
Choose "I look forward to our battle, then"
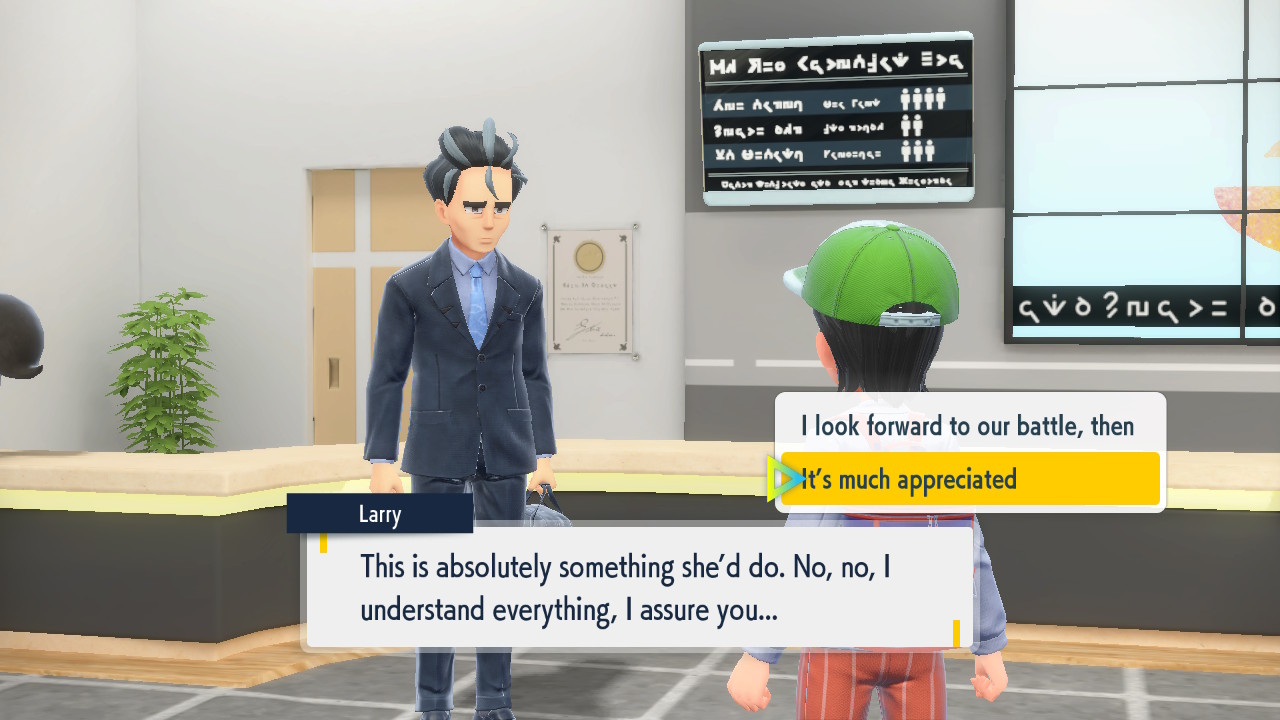point(967,426)
